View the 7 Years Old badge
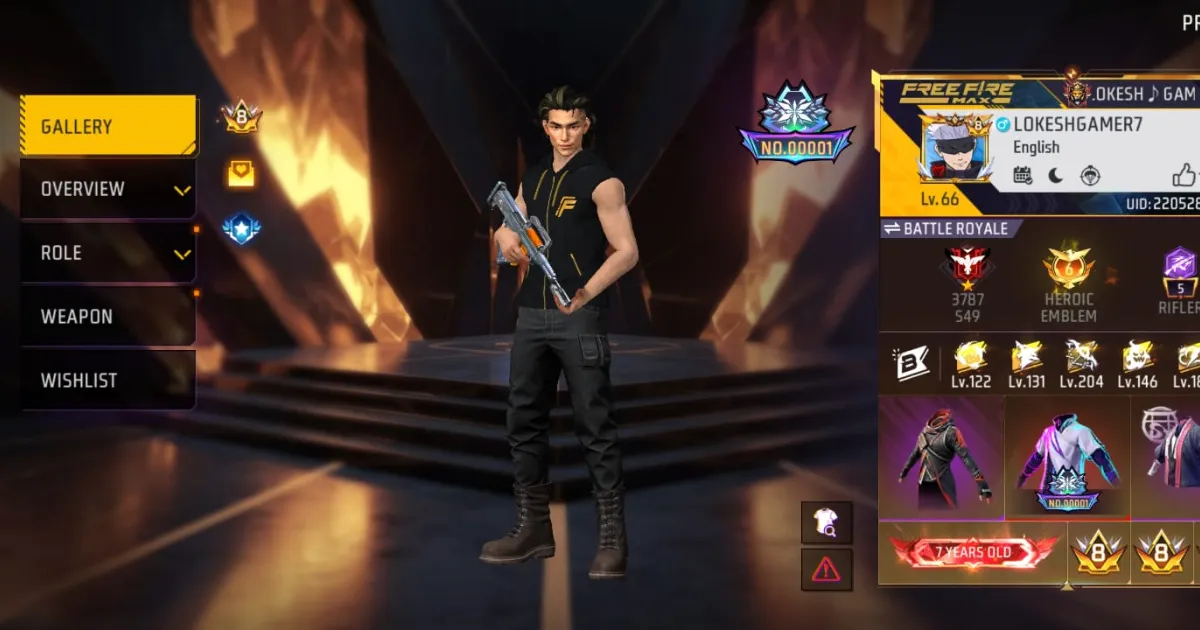 pos(973,553)
